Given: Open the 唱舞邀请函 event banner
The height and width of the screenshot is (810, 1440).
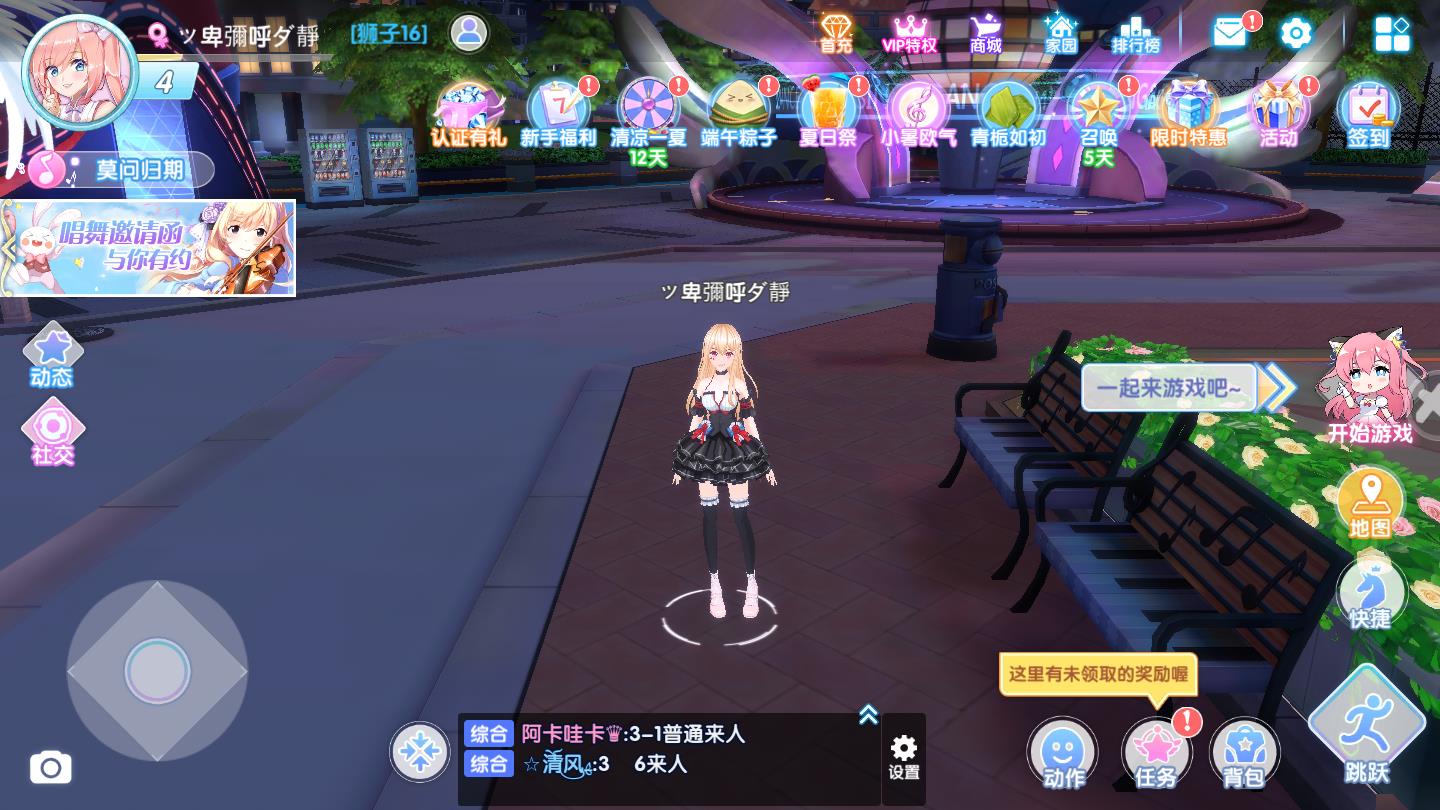Looking at the screenshot, I should coord(148,248).
